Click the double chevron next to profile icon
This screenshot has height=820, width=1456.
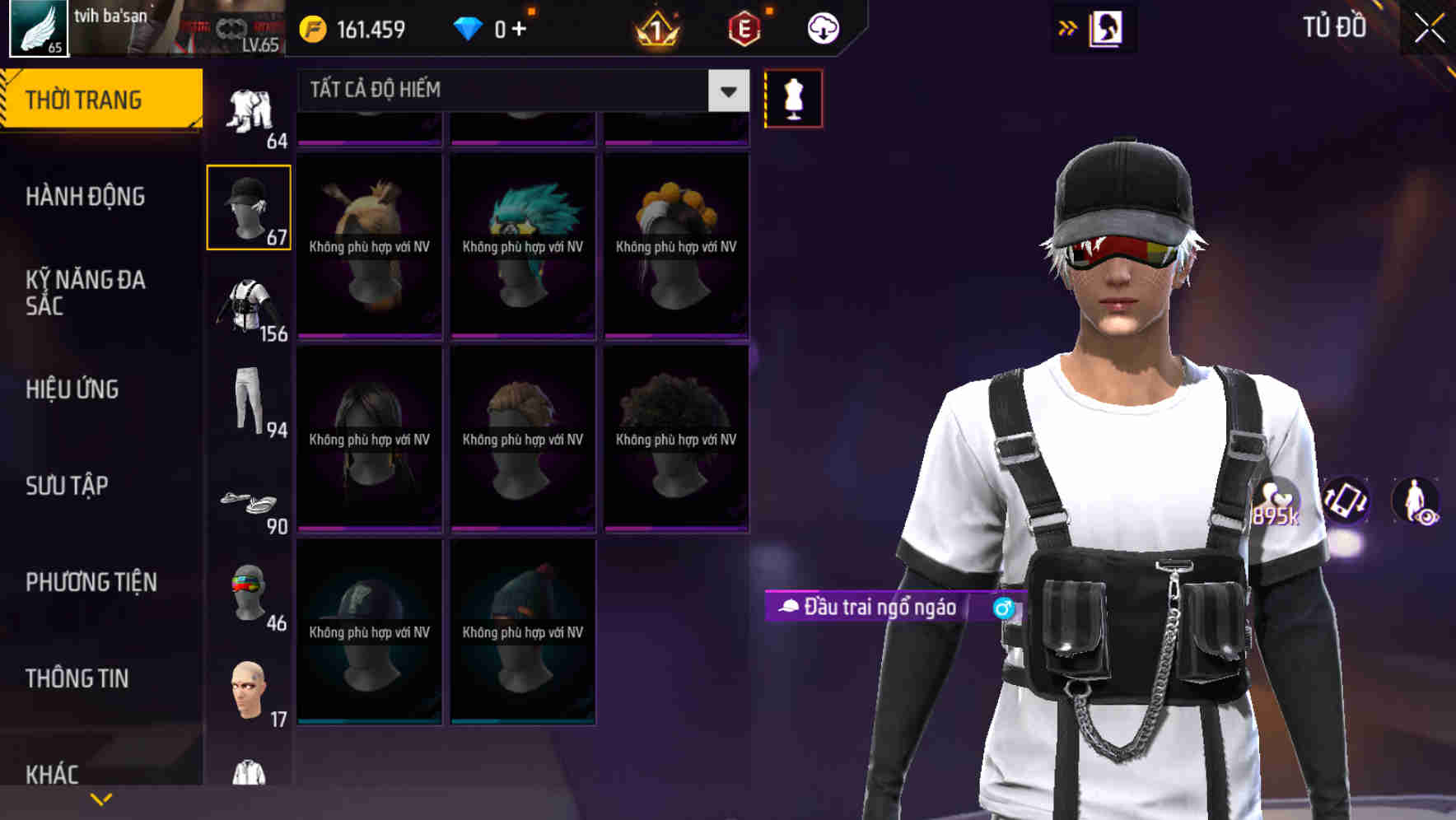point(1068,27)
